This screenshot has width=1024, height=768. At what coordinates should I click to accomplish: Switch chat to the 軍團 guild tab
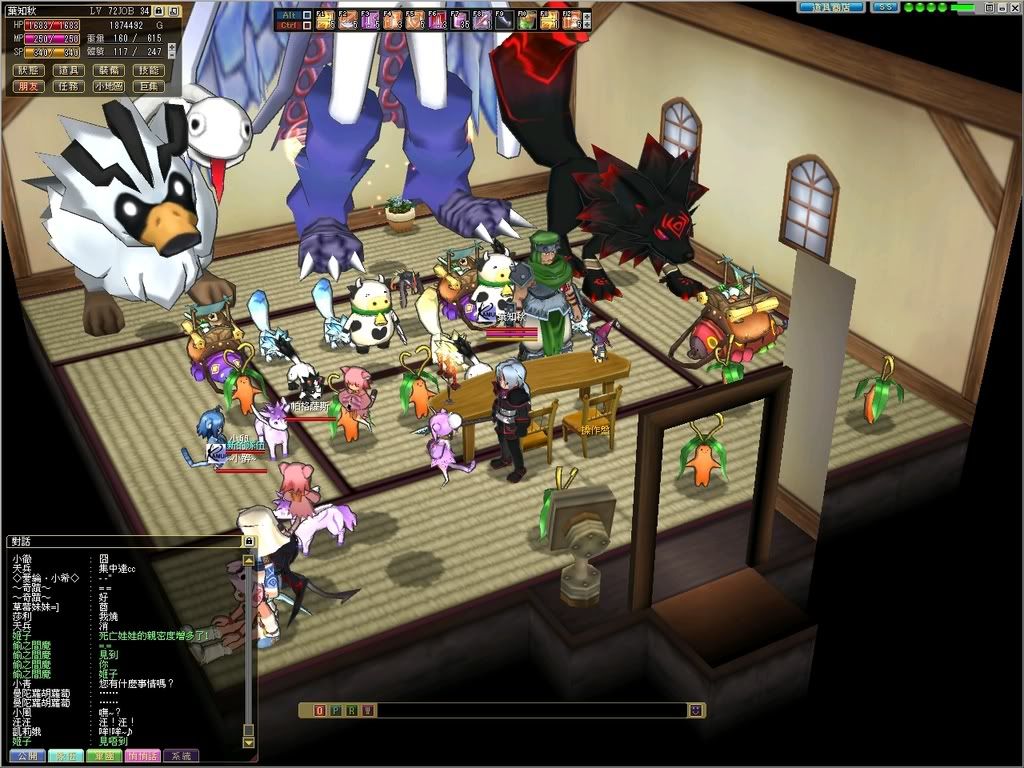point(102,756)
